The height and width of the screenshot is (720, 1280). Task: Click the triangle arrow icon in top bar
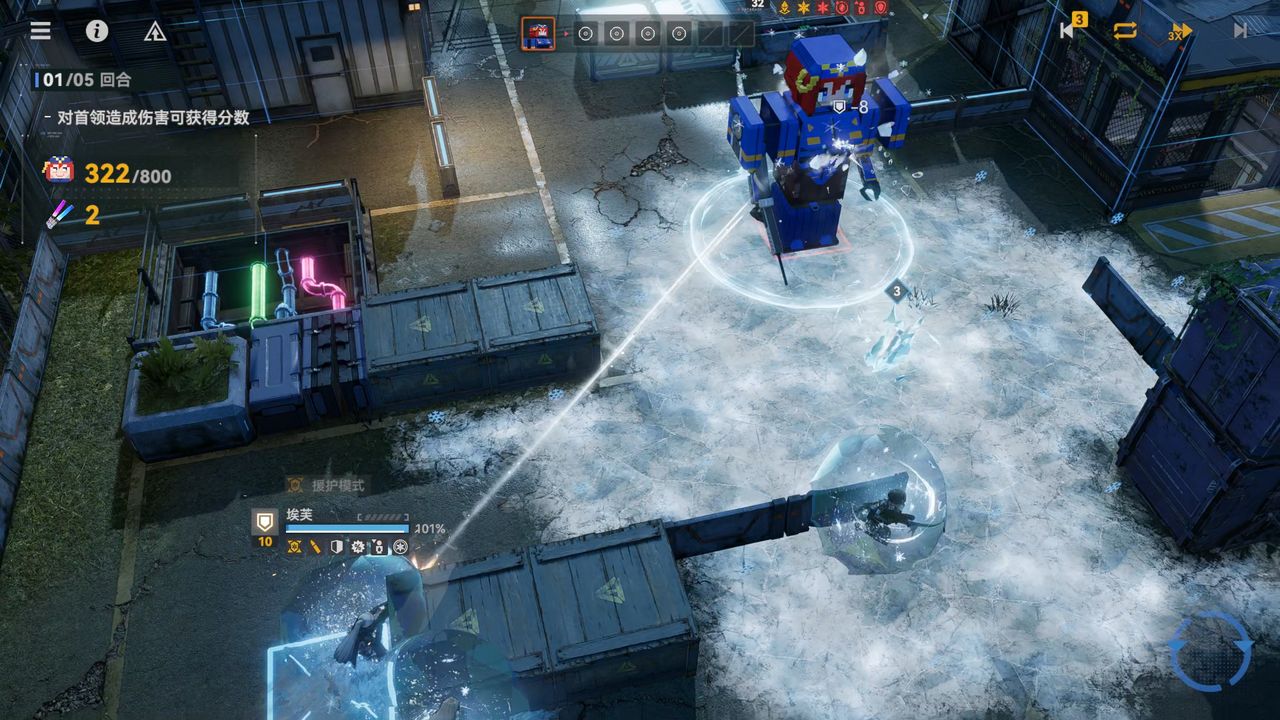(155, 31)
